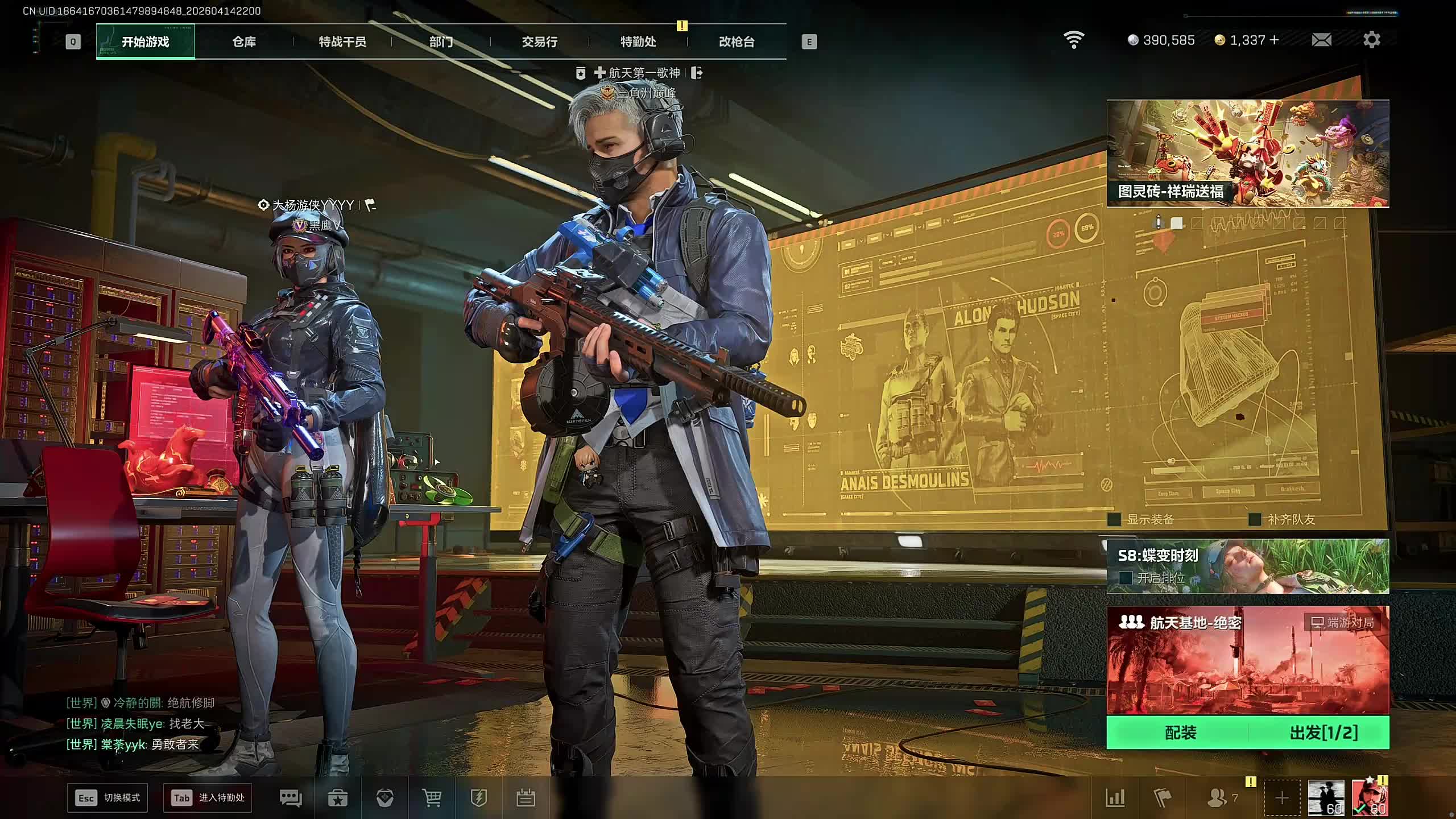Go to the 交易行 tab
This screenshot has width=1456, height=819.
click(x=539, y=42)
